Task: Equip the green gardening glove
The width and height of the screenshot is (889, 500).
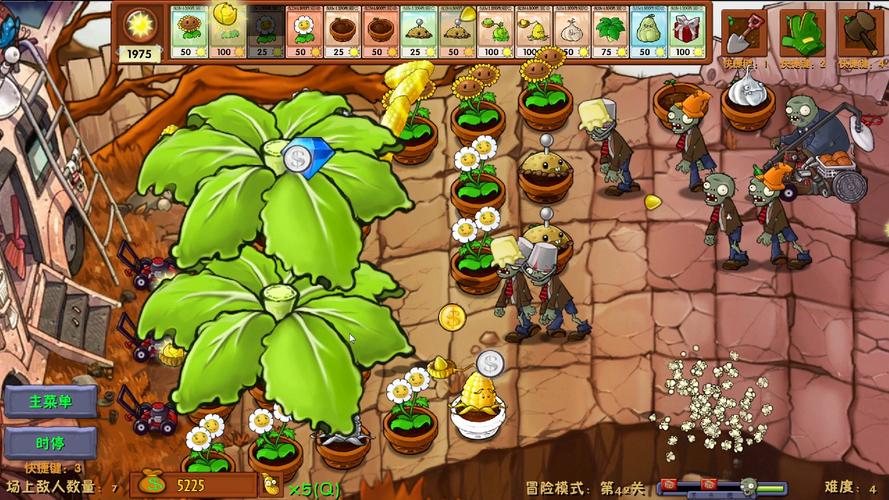Action: pyautogui.click(x=802, y=33)
